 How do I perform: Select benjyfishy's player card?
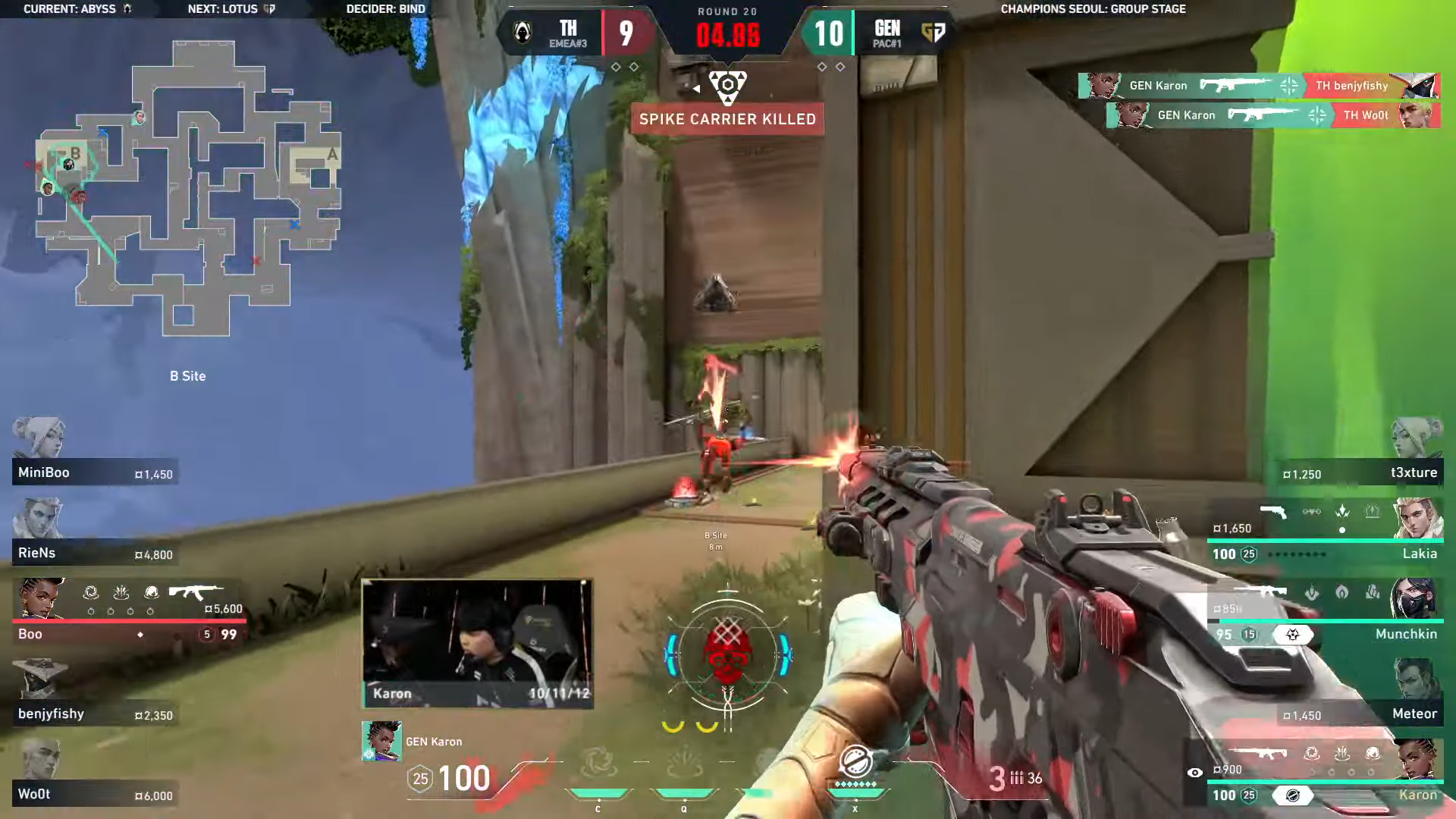95,713
